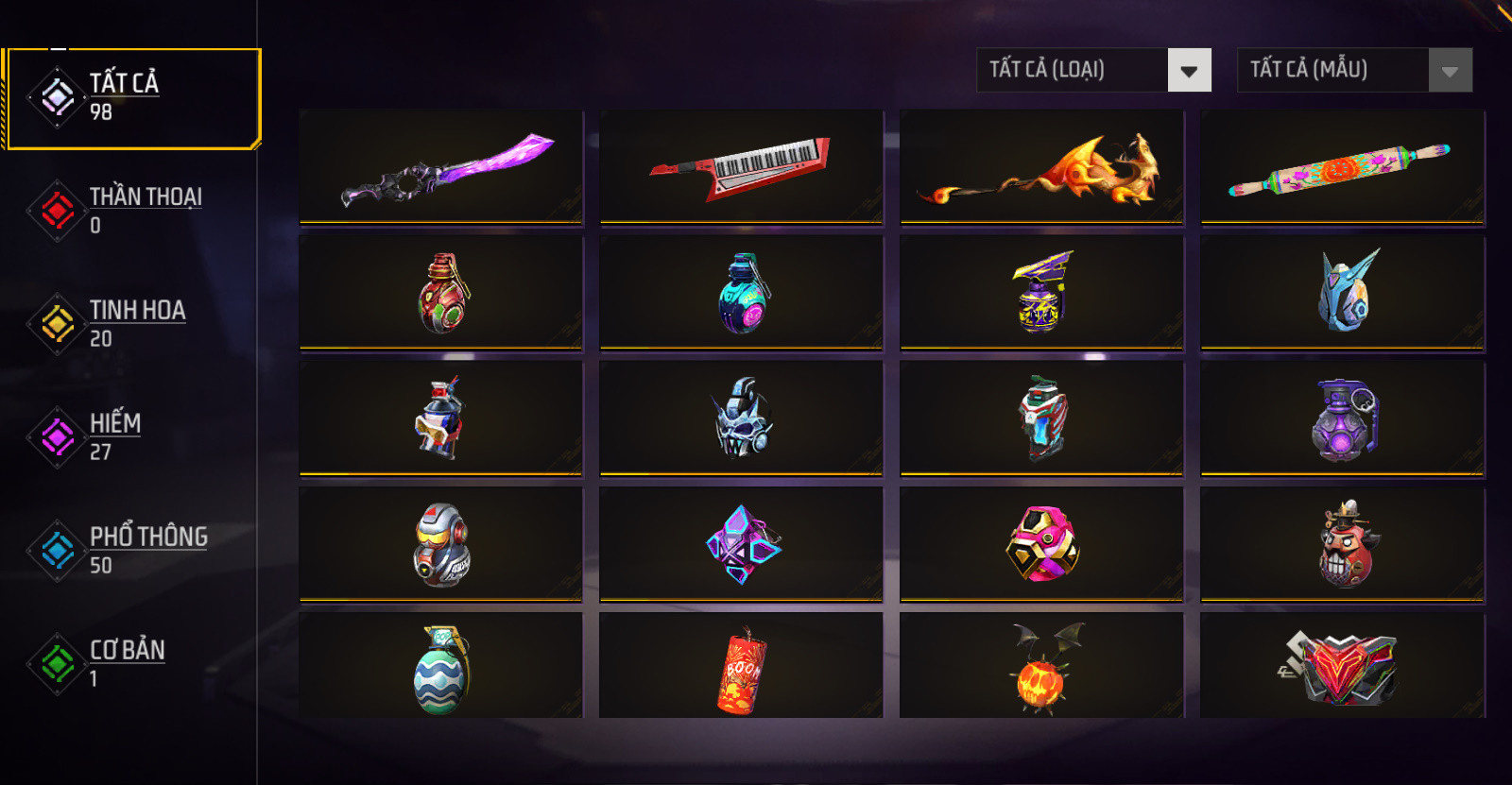Pick the bat-winged pumpkin grenade skin
1512x785 pixels.
(x=1042, y=668)
